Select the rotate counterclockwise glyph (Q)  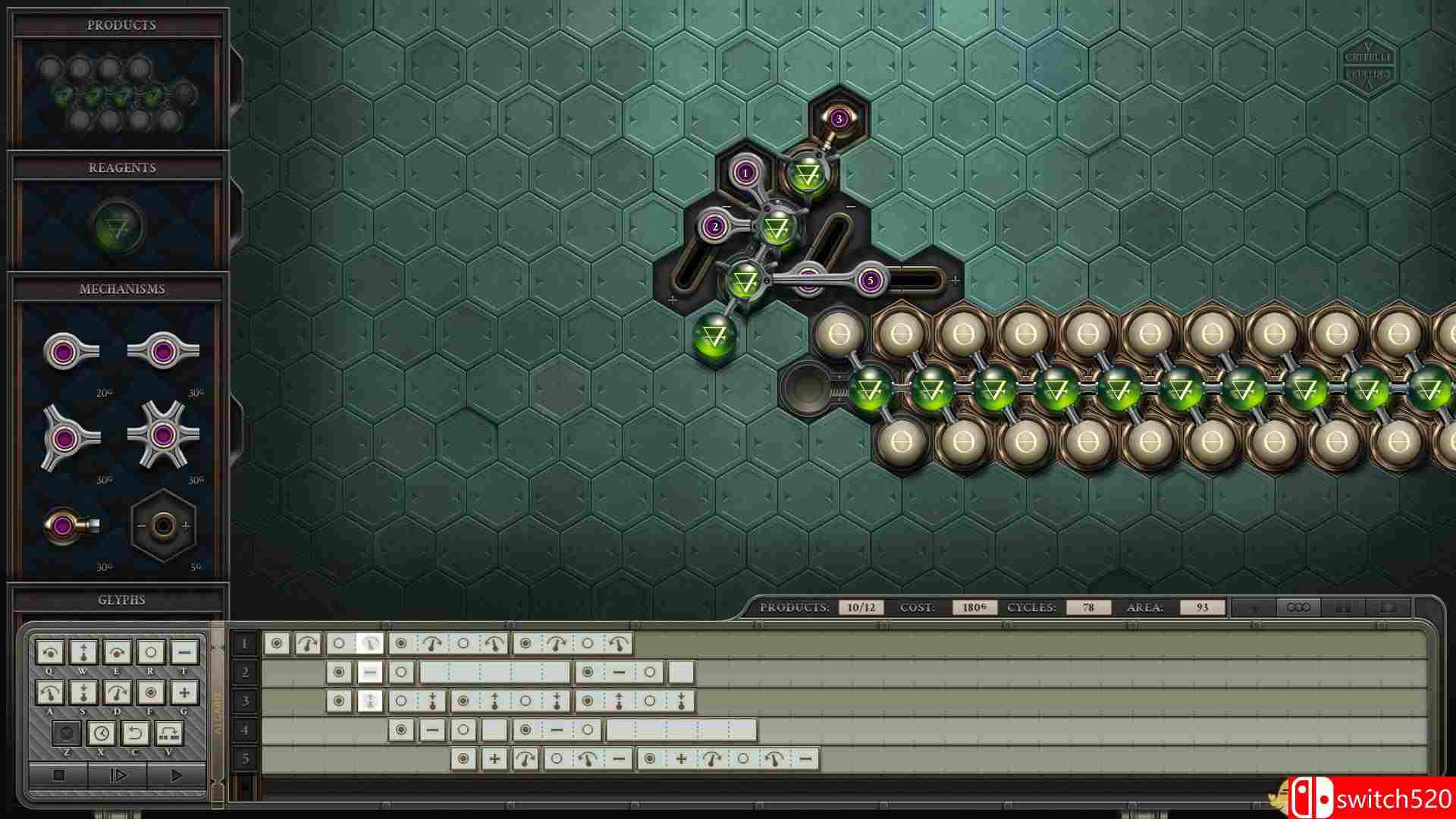[x=50, y=652]
